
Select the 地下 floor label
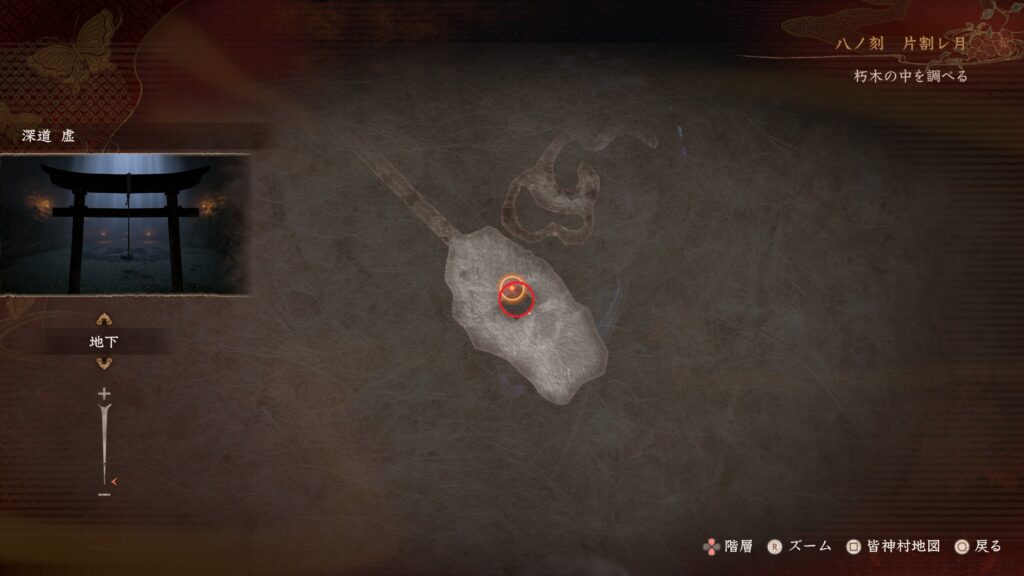click(104, 342)
